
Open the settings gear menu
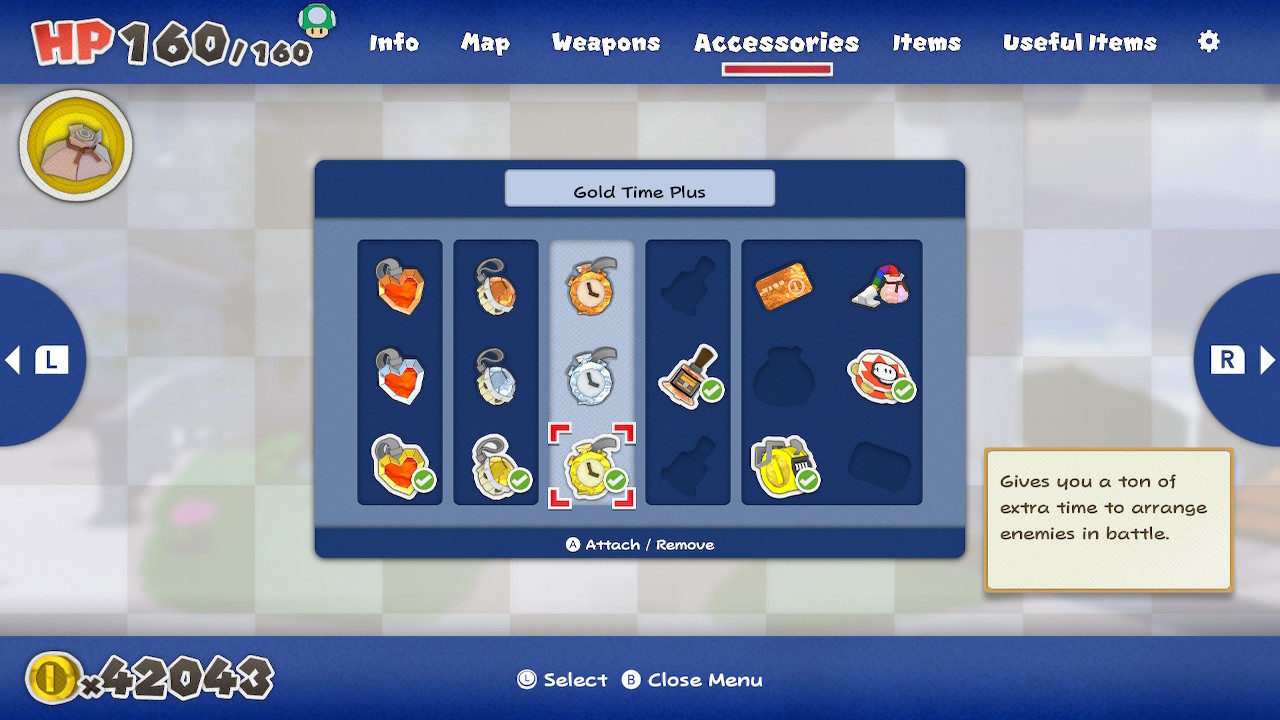(x=1208, y=42)
